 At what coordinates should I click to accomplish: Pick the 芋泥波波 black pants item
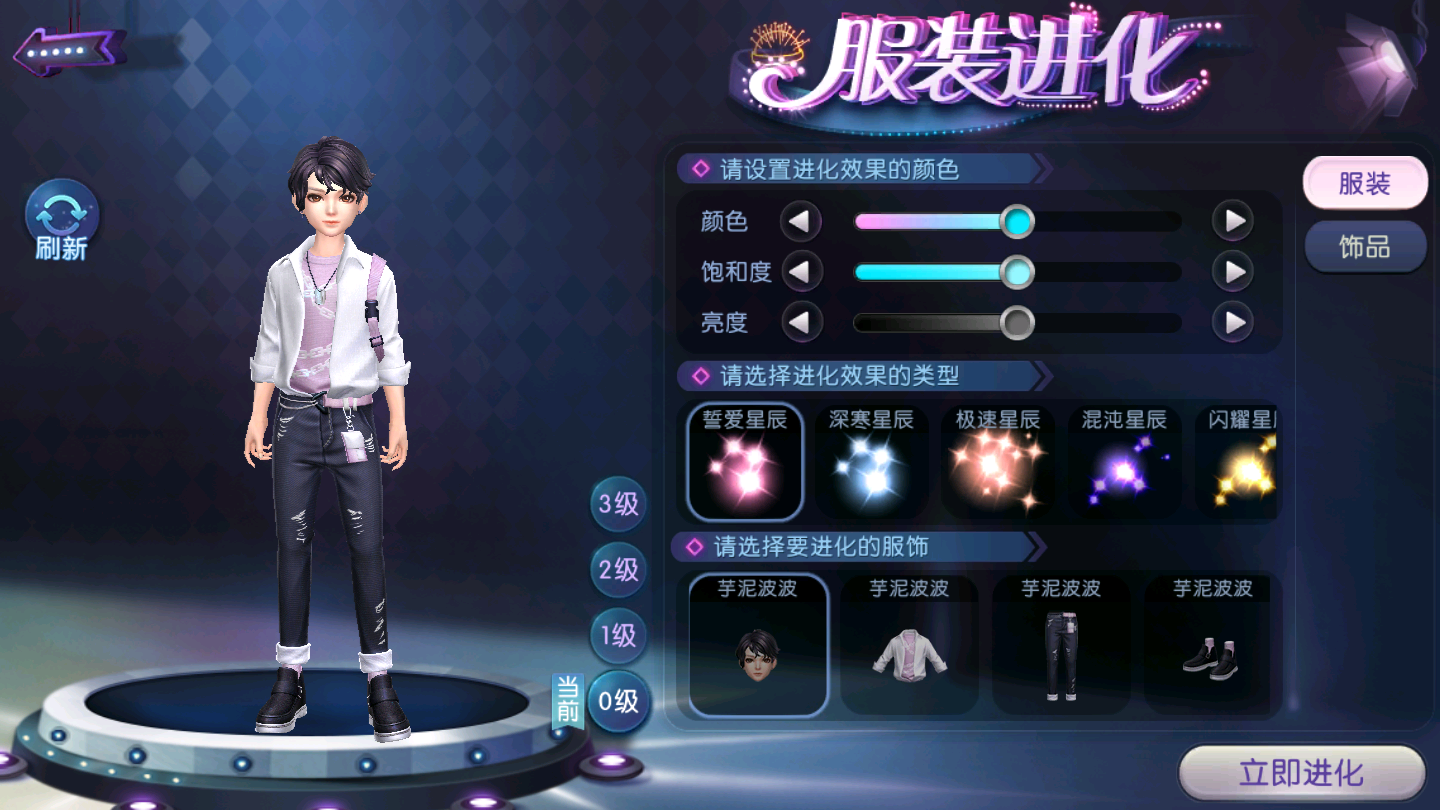[1061, 645]
